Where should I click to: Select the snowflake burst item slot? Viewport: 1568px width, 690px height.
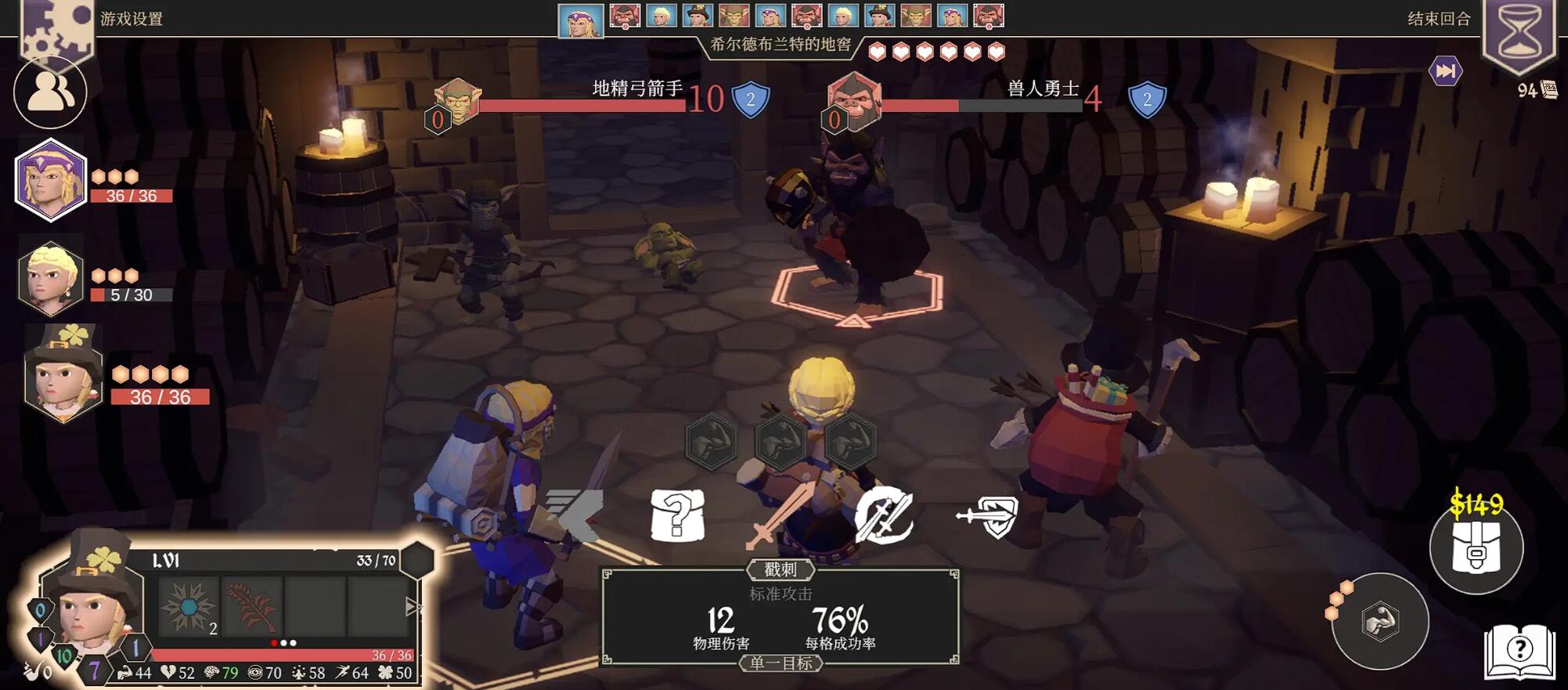(x=189, y=606)
